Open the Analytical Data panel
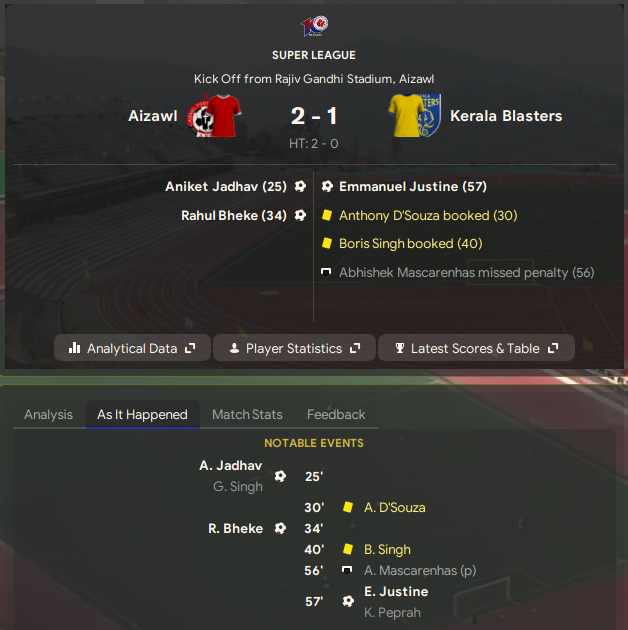This screenshot has width=628, height=630. click(x=131, y=348)
